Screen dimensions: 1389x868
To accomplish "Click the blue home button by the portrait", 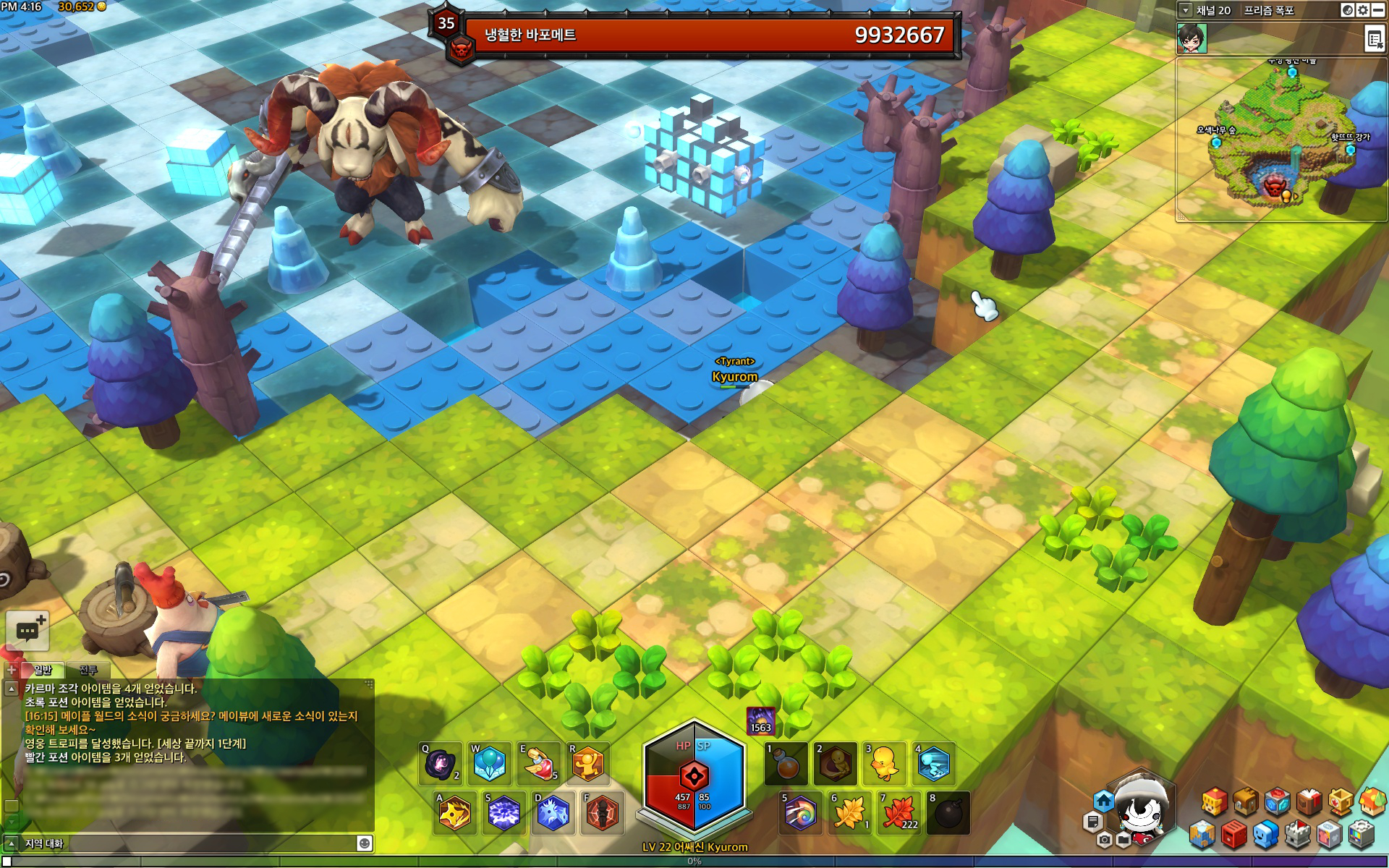I will 1103,801.
